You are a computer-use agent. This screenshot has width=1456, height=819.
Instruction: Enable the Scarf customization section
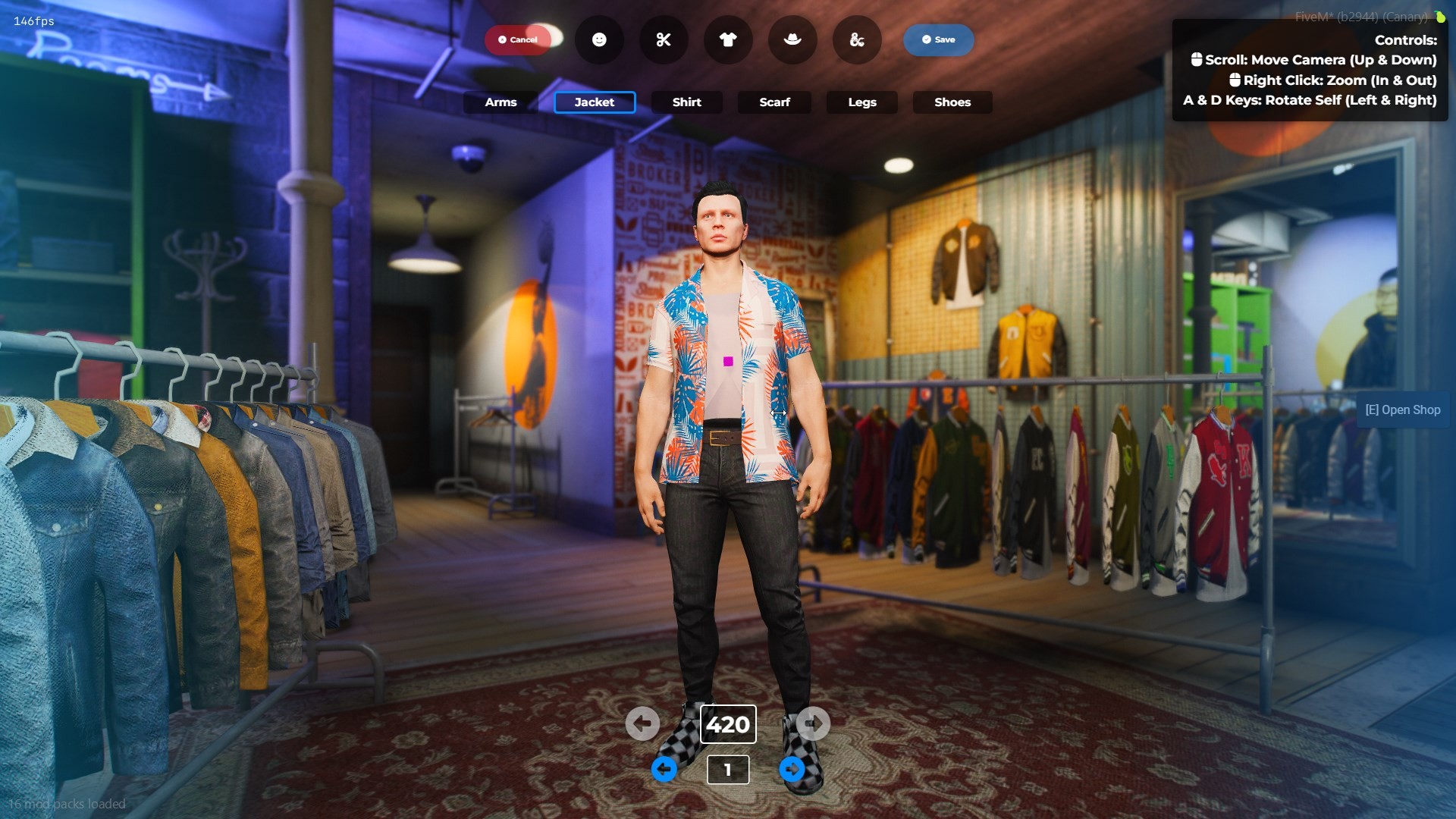pos(773,102)
